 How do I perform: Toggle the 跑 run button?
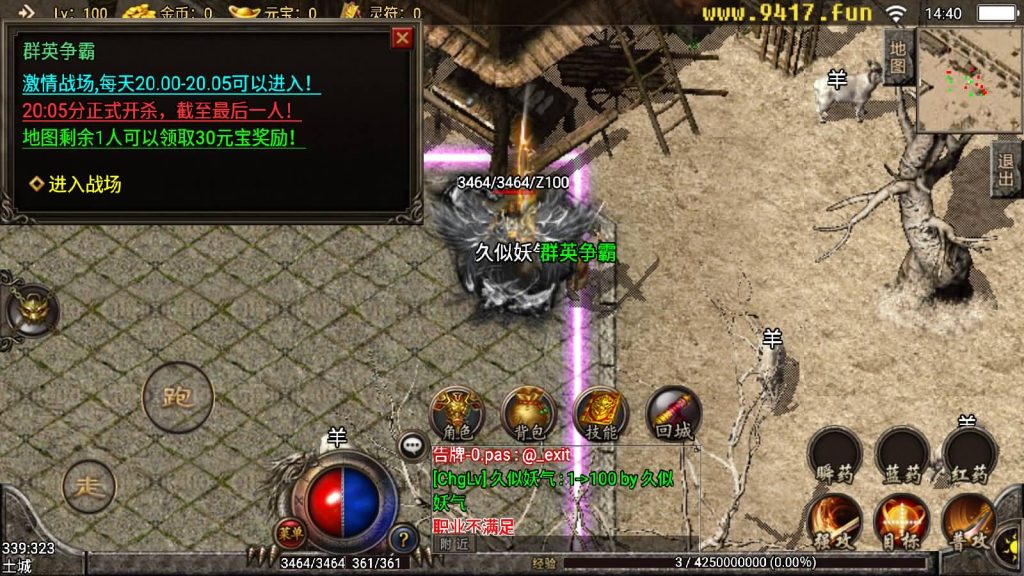(x=178, y=397)
